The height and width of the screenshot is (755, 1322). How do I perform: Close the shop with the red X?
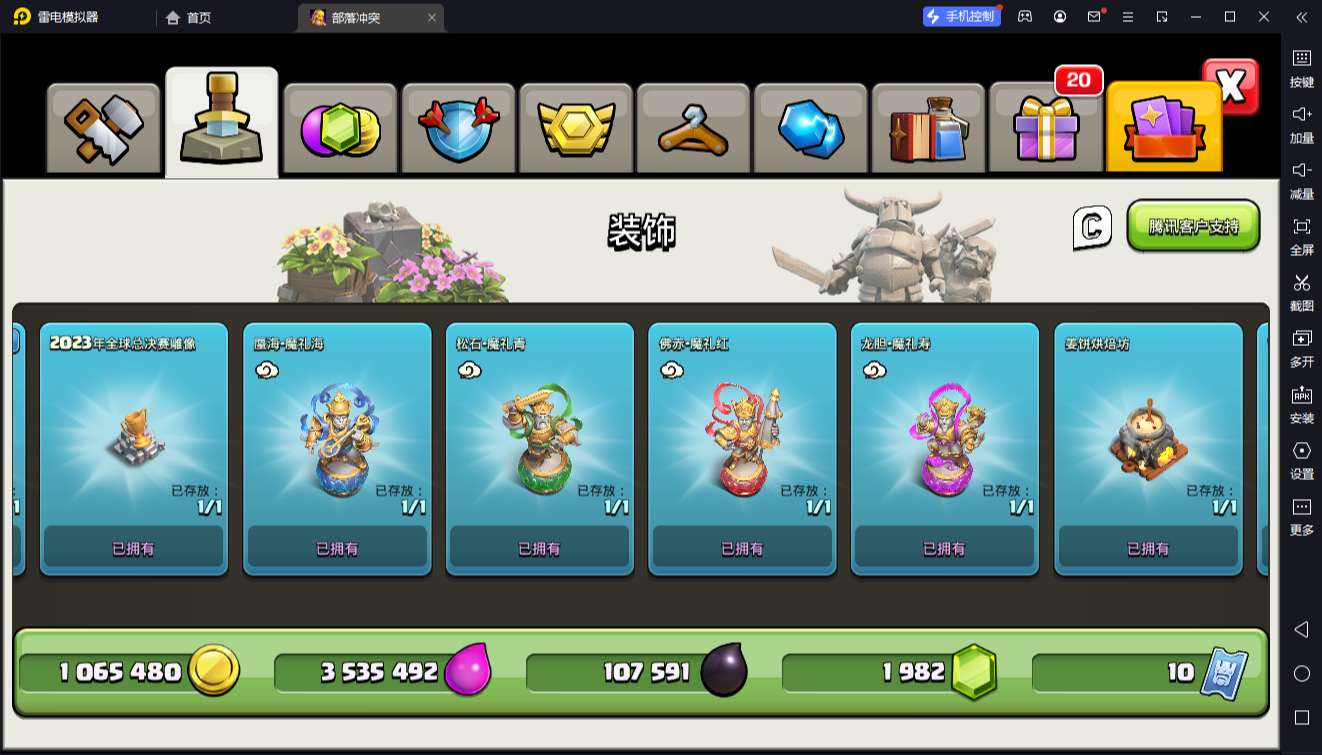[1231, 87]
